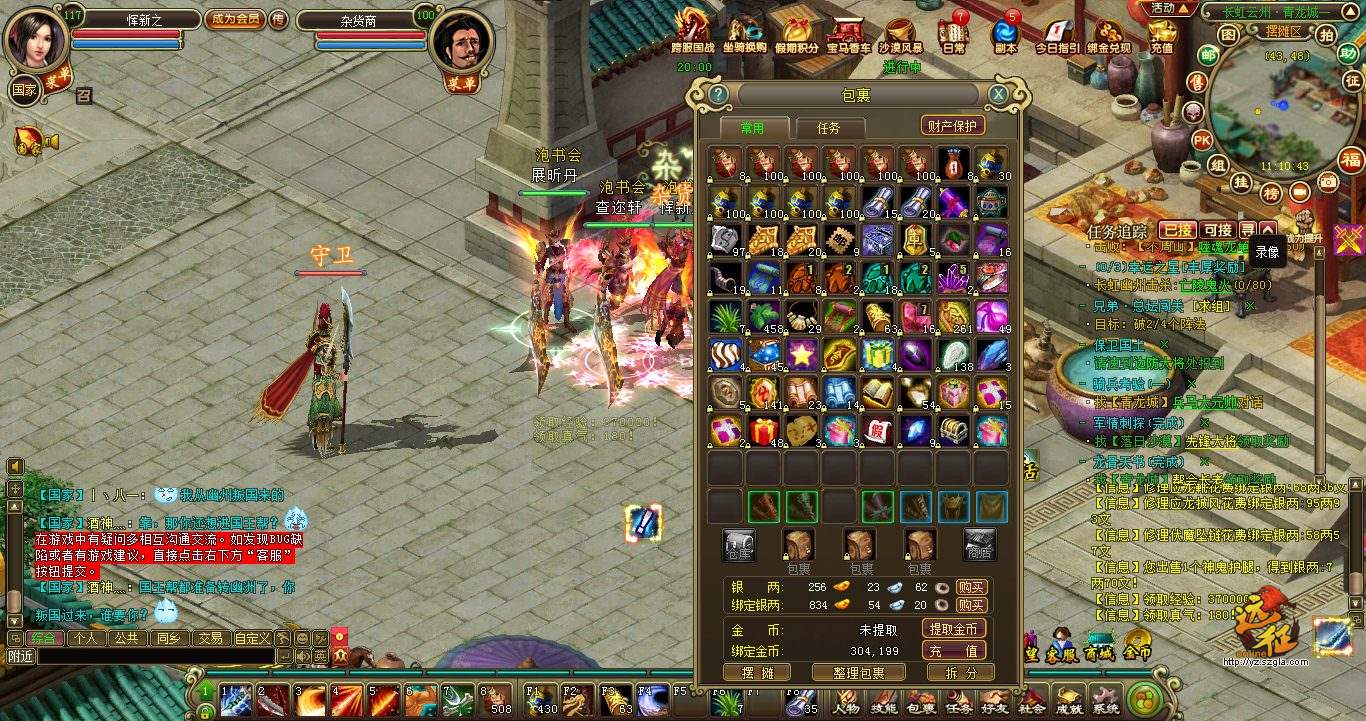Open the 日常 daily activities icon

(x=954, y=34)
